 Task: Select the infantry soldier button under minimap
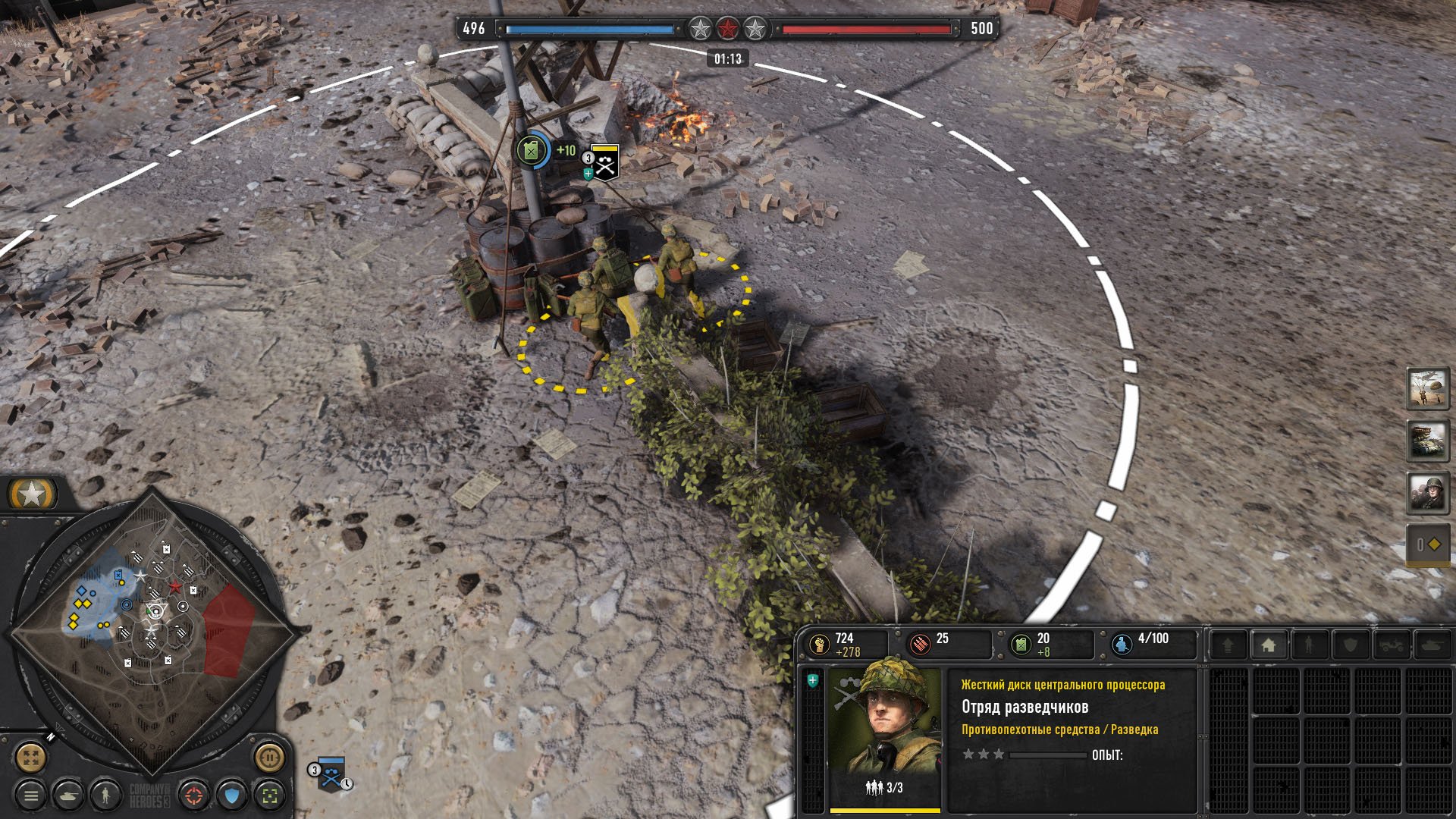[x=105, y=795]
